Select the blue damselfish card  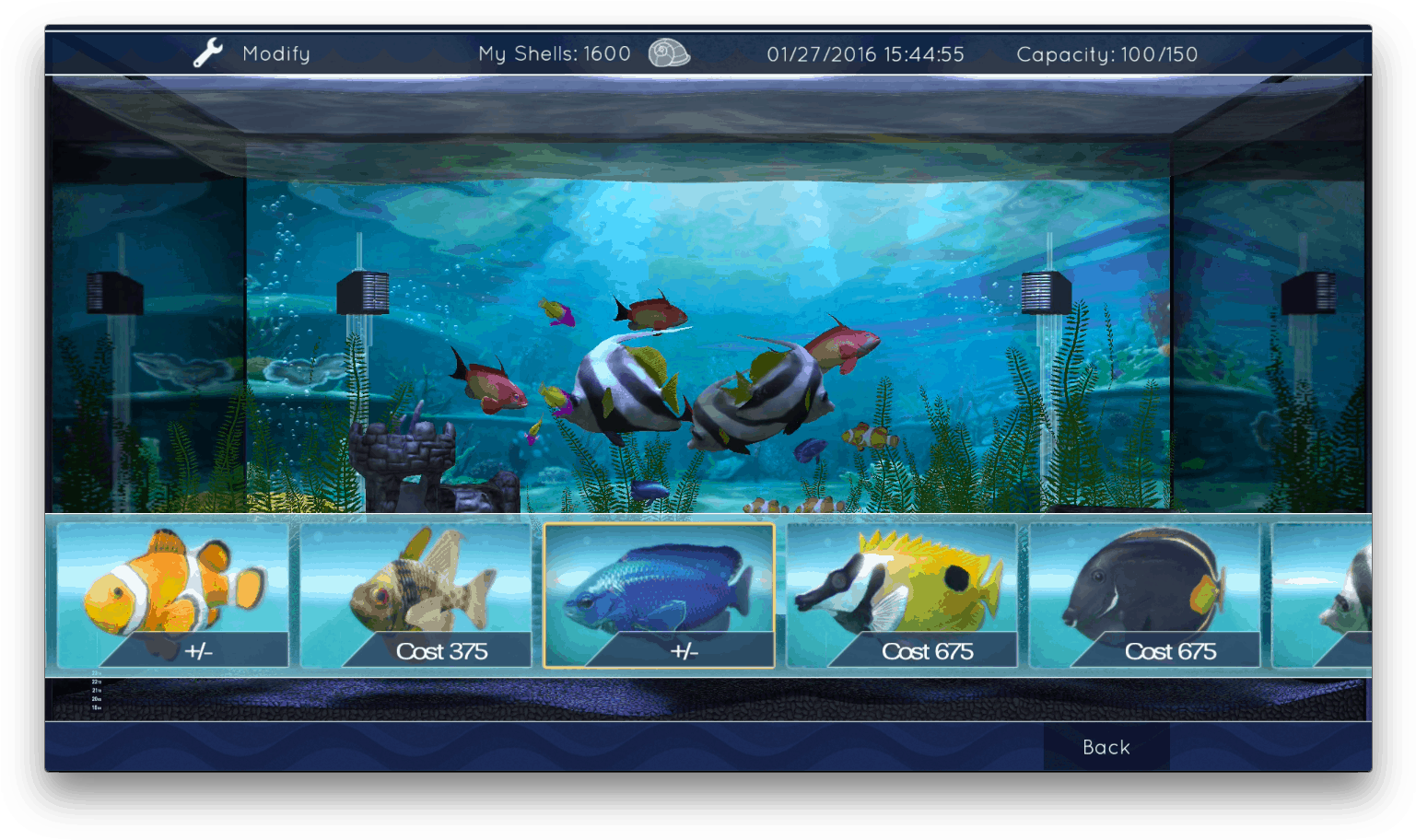tap(659, 580)
